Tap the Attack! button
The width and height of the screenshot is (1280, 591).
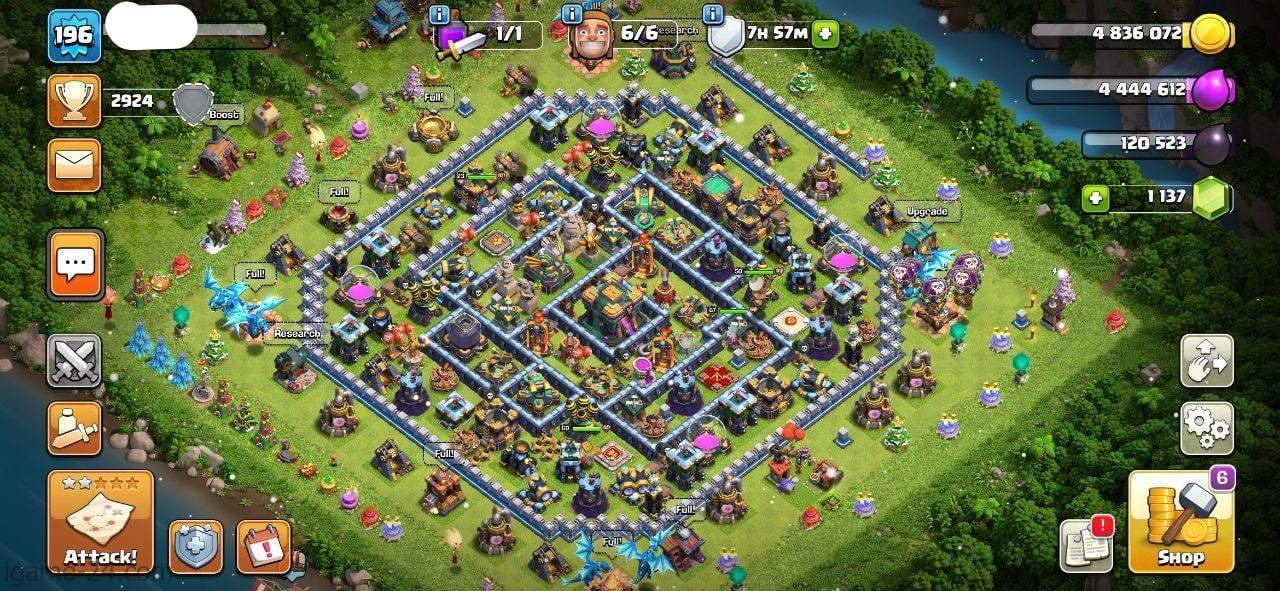pyautogui.click(x=100, y=522)
